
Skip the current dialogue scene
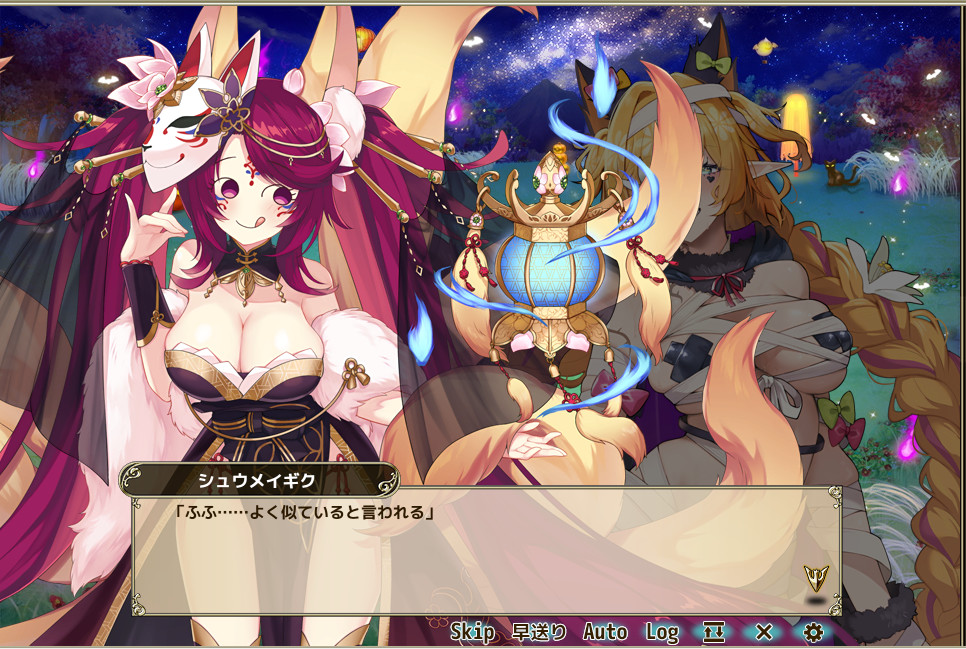click(x=472, y=632)
